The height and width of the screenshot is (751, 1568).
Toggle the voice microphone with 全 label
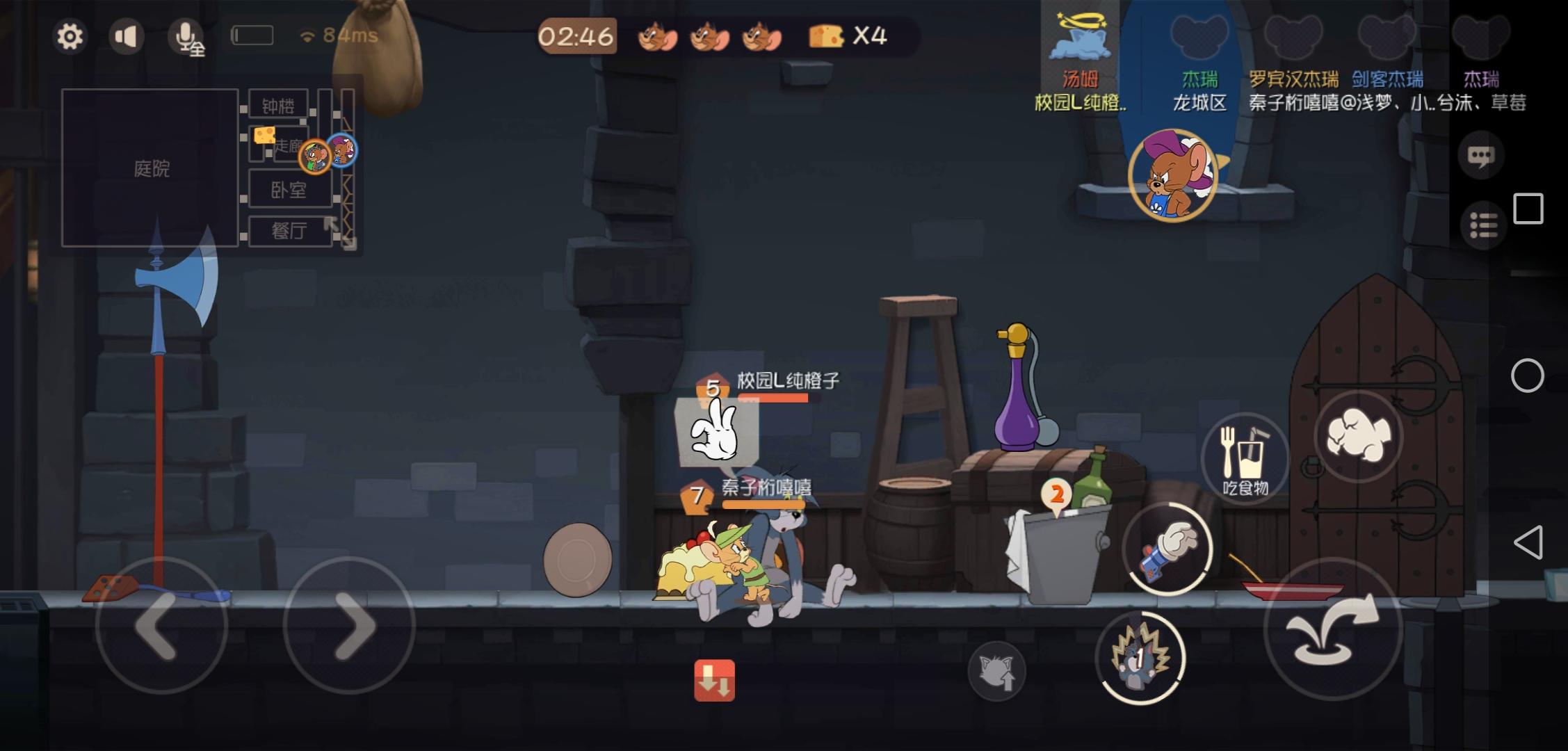pos(186,36)
